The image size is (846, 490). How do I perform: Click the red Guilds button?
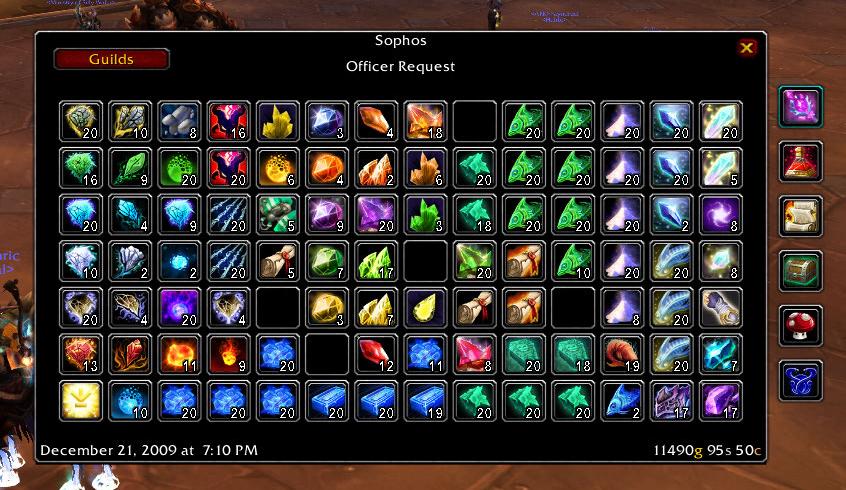pyautogui.click(x=111, y=59)
